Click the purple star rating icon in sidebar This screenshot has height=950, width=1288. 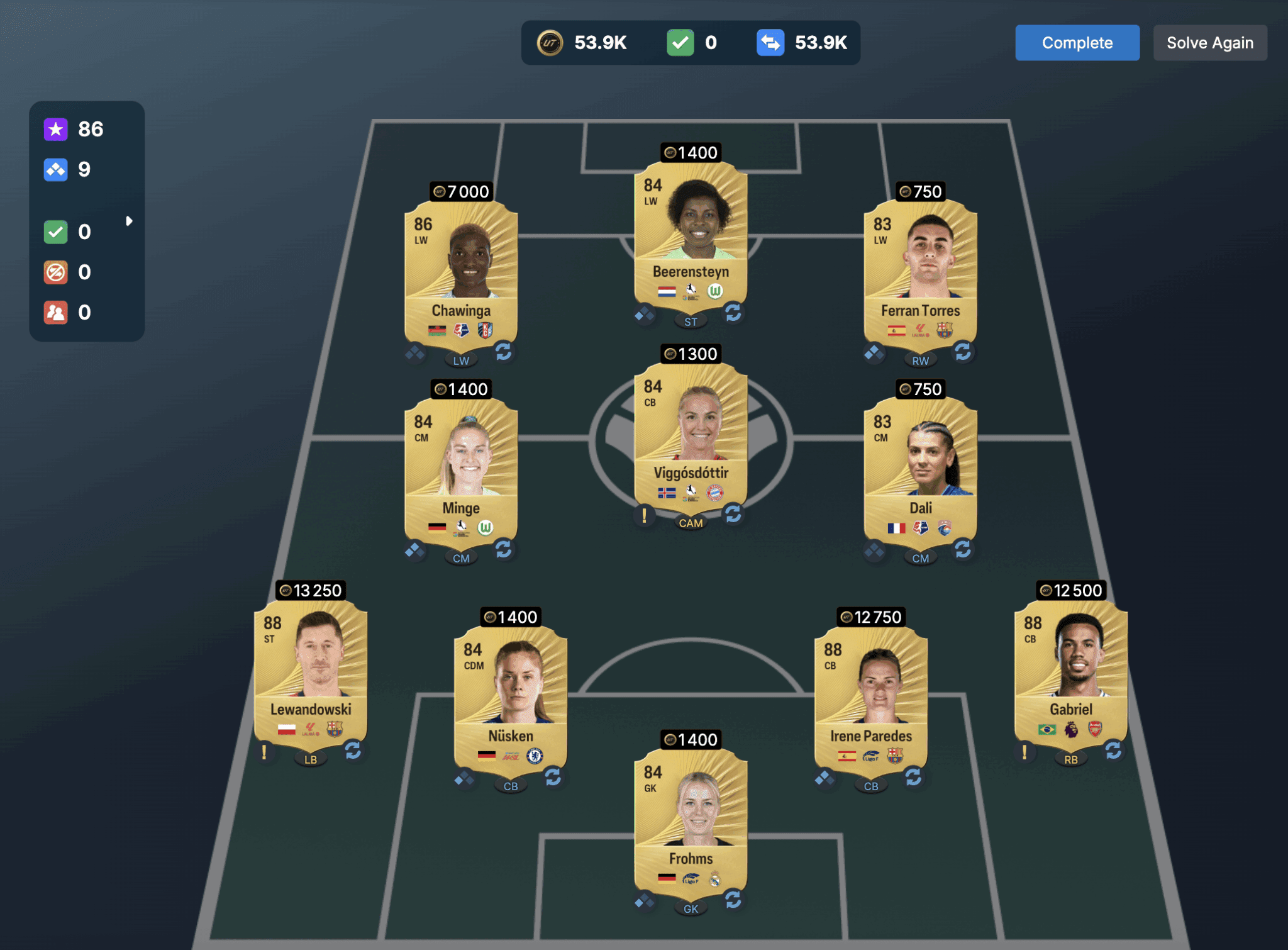tap(55, 129)
